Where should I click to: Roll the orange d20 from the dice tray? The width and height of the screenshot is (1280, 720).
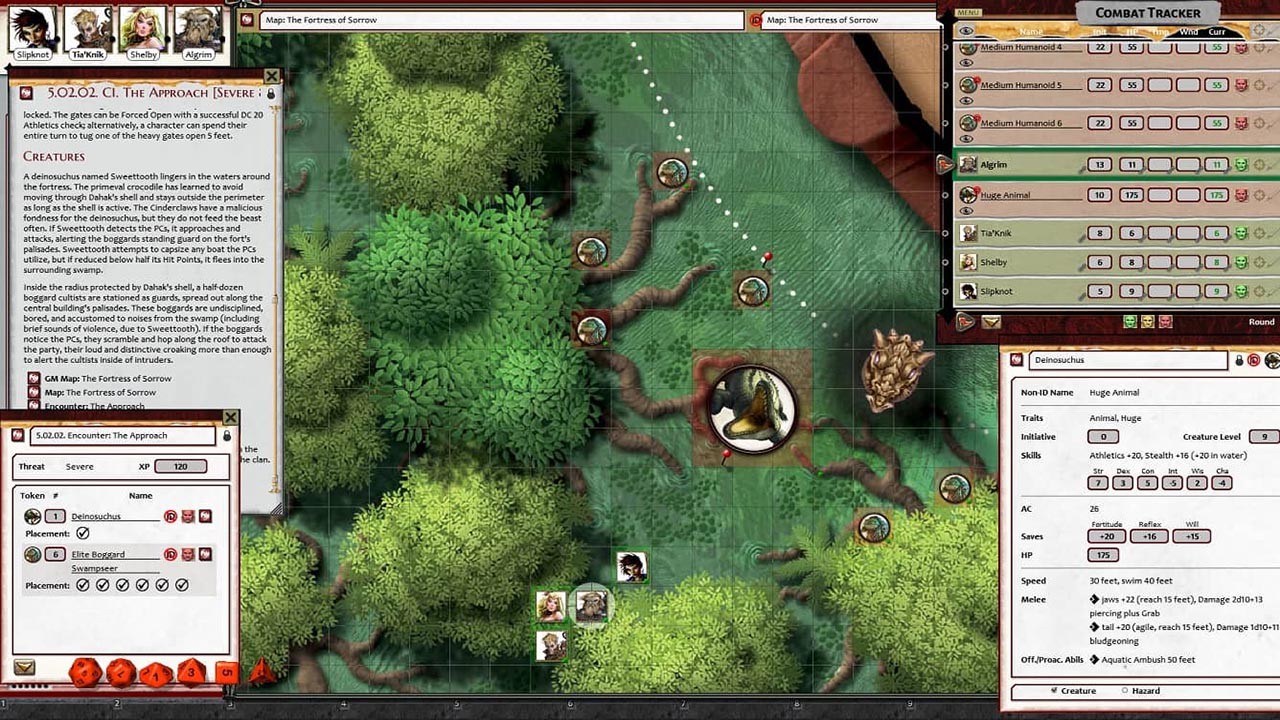pos(83,673)
